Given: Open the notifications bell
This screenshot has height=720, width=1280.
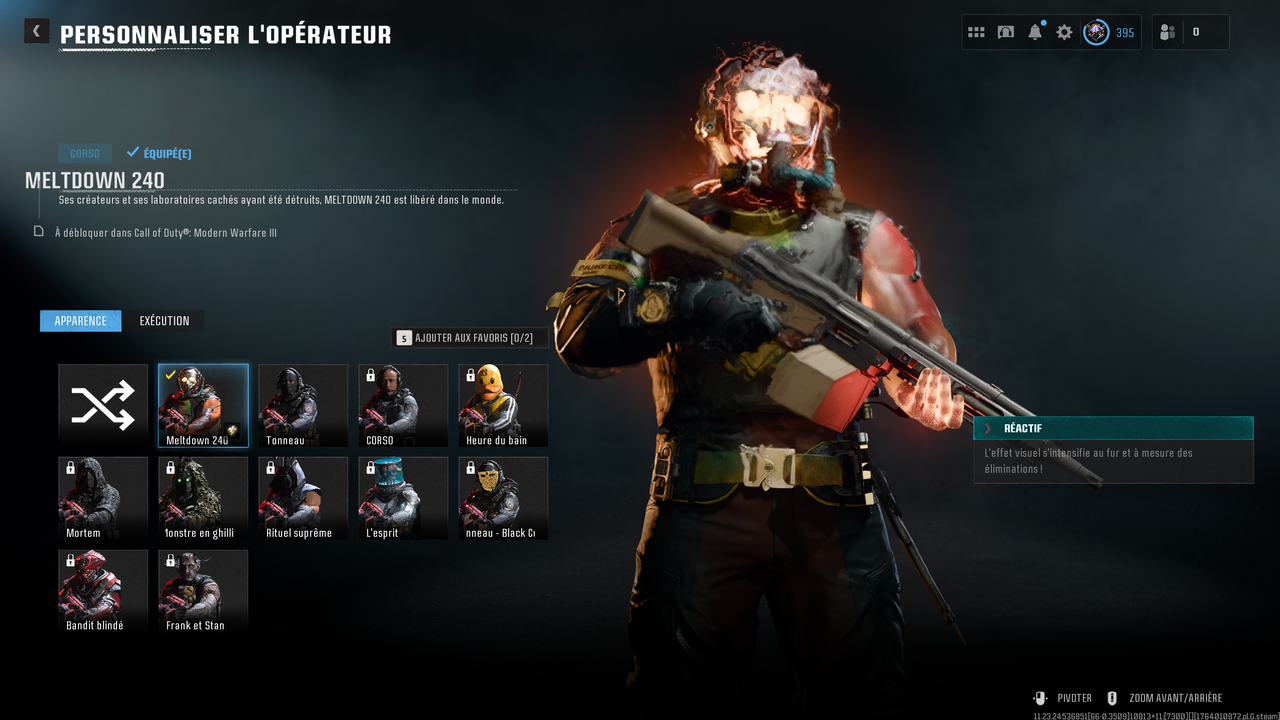Looking at the screenshot, I should click(x=1035, y=32).
